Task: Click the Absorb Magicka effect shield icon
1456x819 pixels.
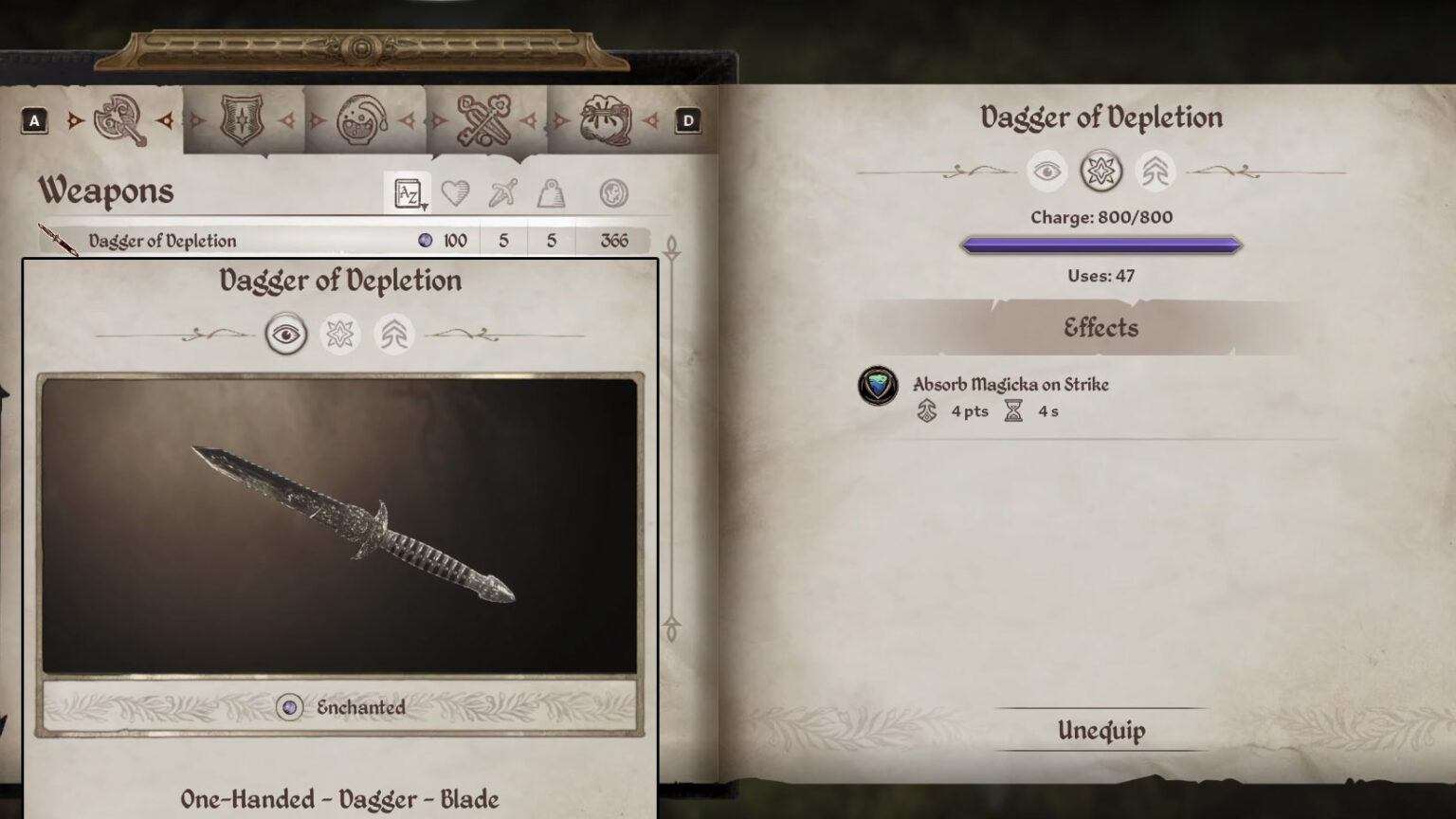Action: click(879, 387)
